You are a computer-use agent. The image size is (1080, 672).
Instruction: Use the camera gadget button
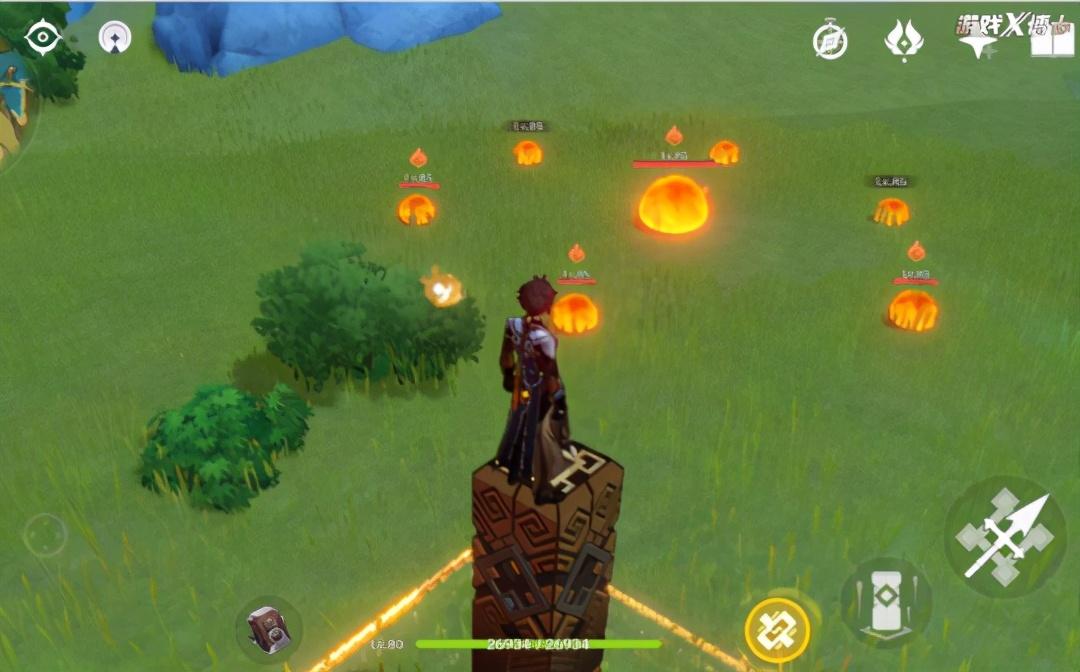268,629
